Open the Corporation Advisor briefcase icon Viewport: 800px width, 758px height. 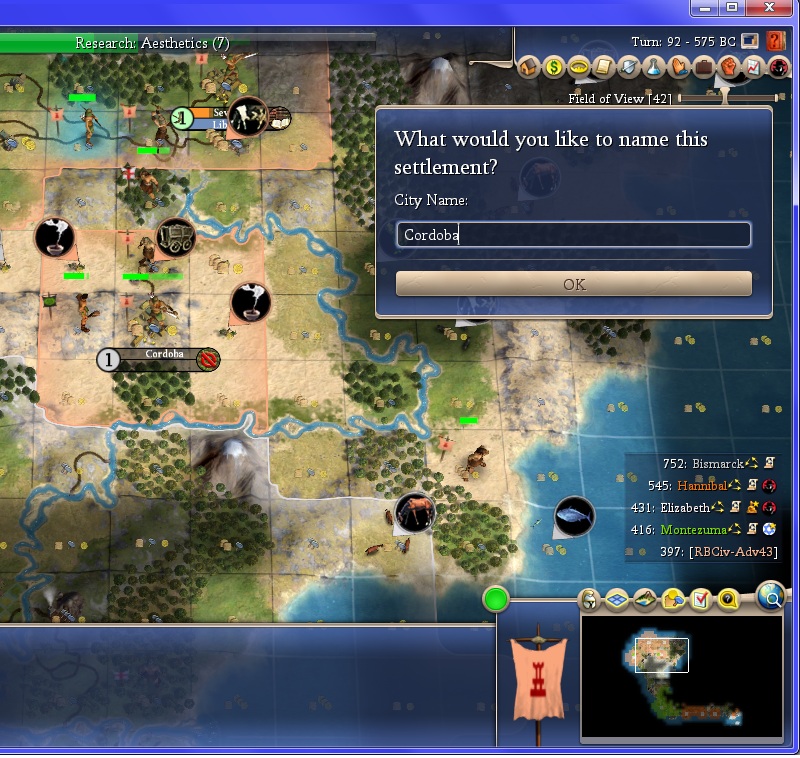pyautogui.click(x=704, y=68)
